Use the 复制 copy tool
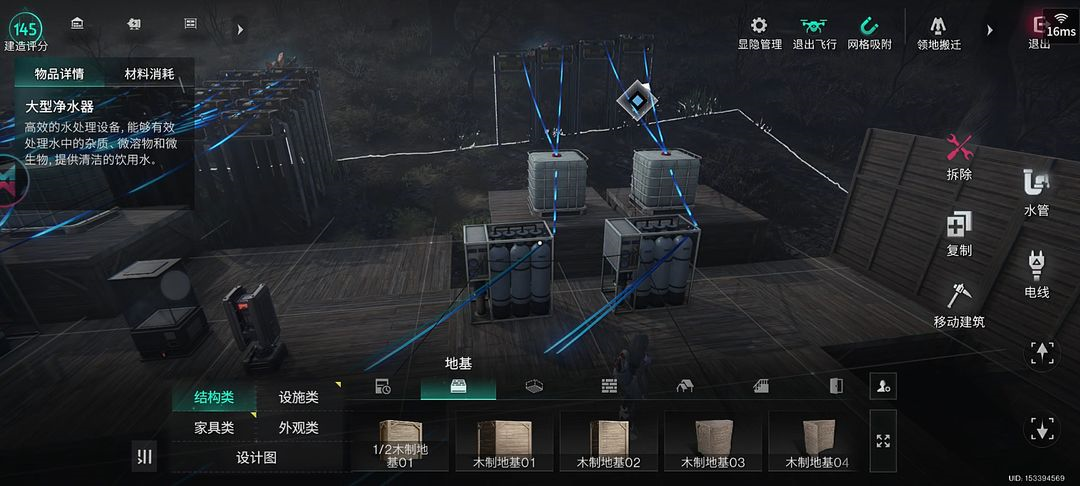 click(x=959, y=233)
